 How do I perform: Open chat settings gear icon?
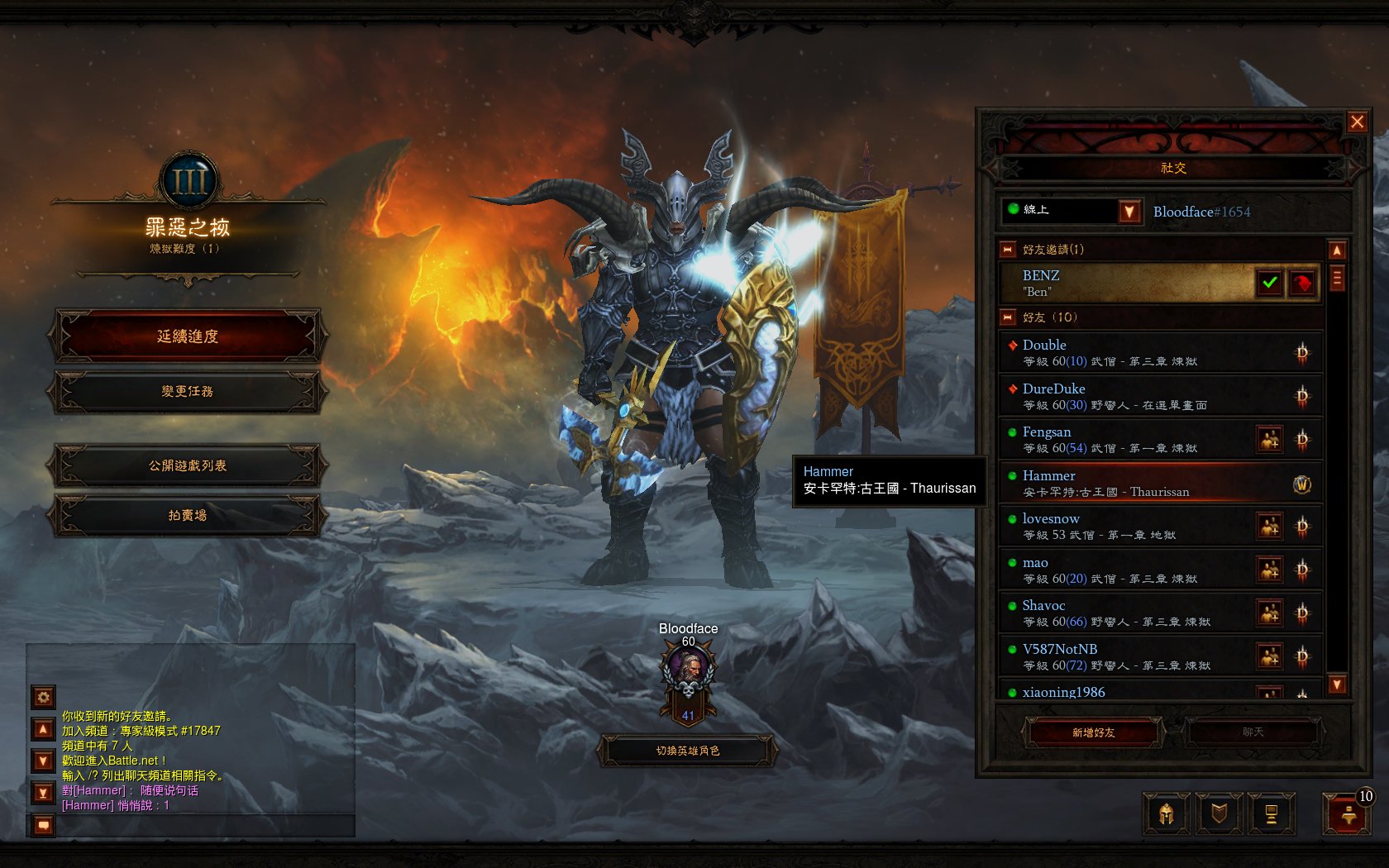click(x=44, y=697)
